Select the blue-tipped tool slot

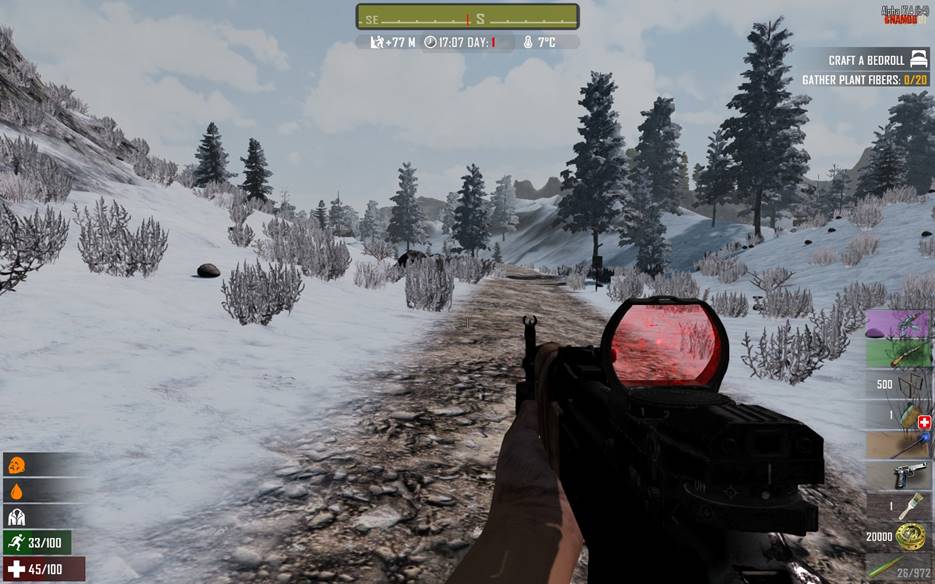click(899, 445)
